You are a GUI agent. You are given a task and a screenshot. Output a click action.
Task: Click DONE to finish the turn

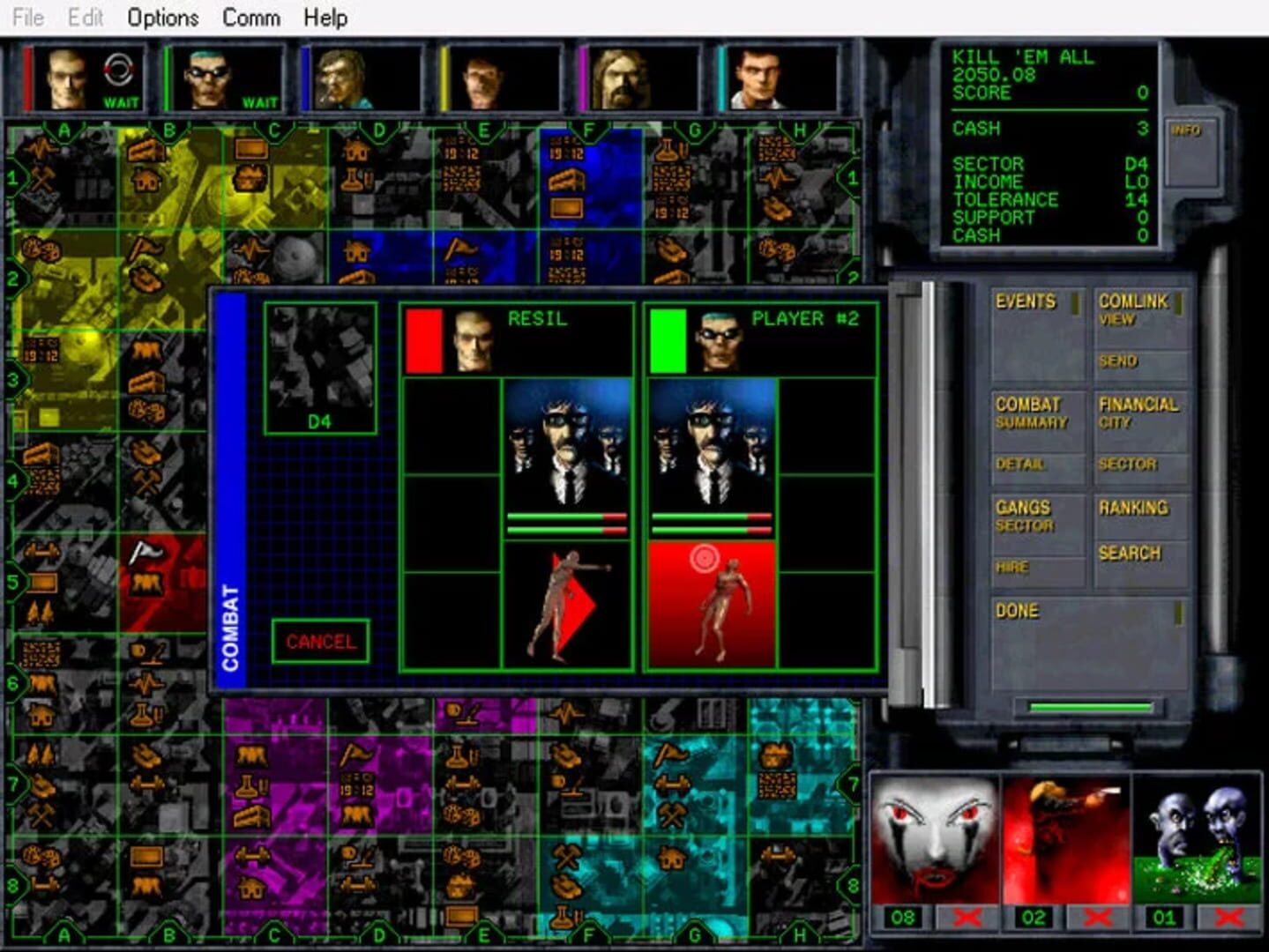coord(1019,611)
